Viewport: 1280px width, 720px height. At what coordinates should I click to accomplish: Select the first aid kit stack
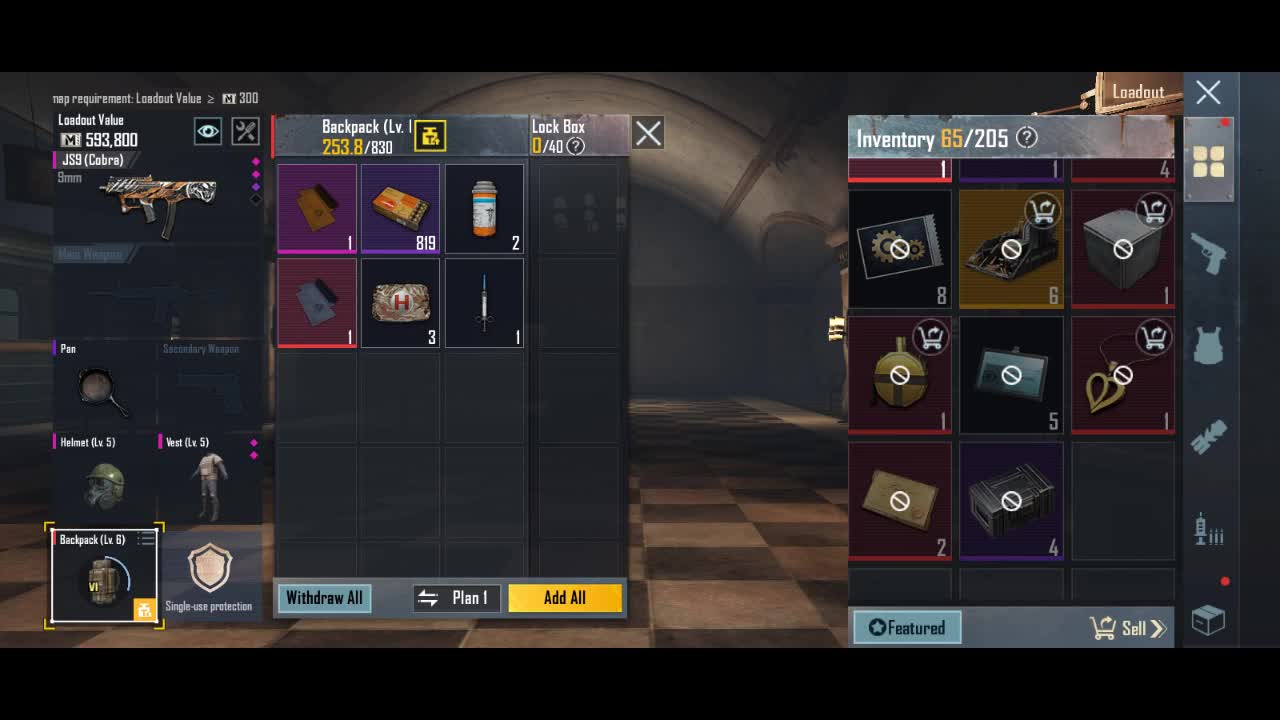pos(400,303)
